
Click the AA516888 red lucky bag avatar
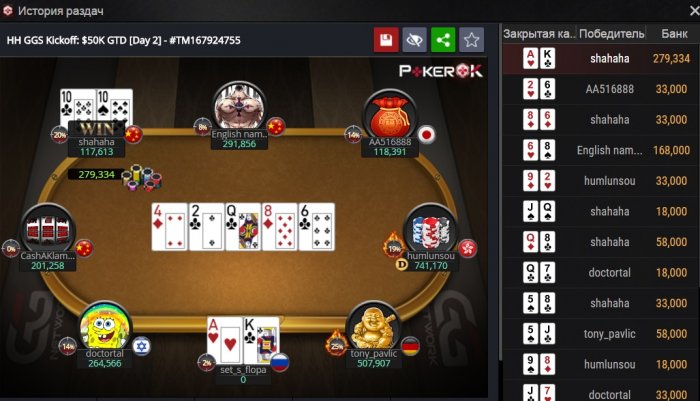(388, 115)
